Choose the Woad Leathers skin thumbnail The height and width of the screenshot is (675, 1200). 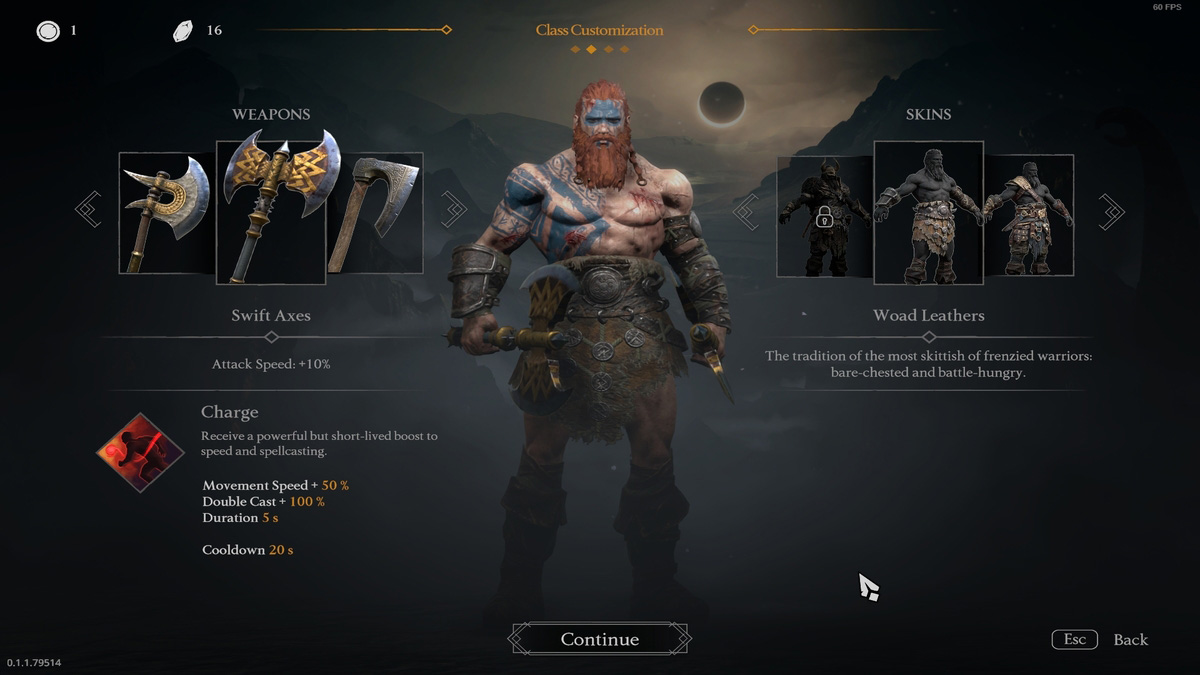[928, 212]
